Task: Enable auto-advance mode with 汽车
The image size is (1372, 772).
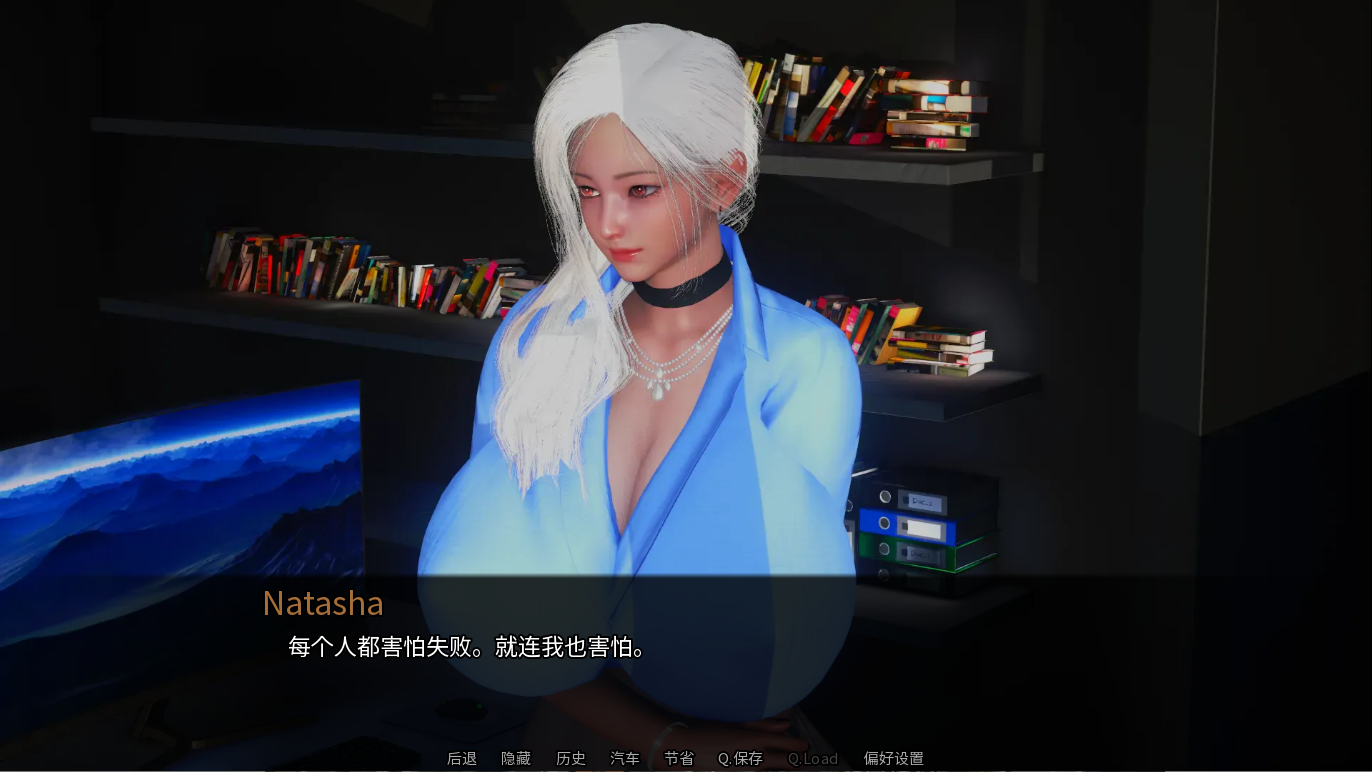Action: [x=624, y=758]
